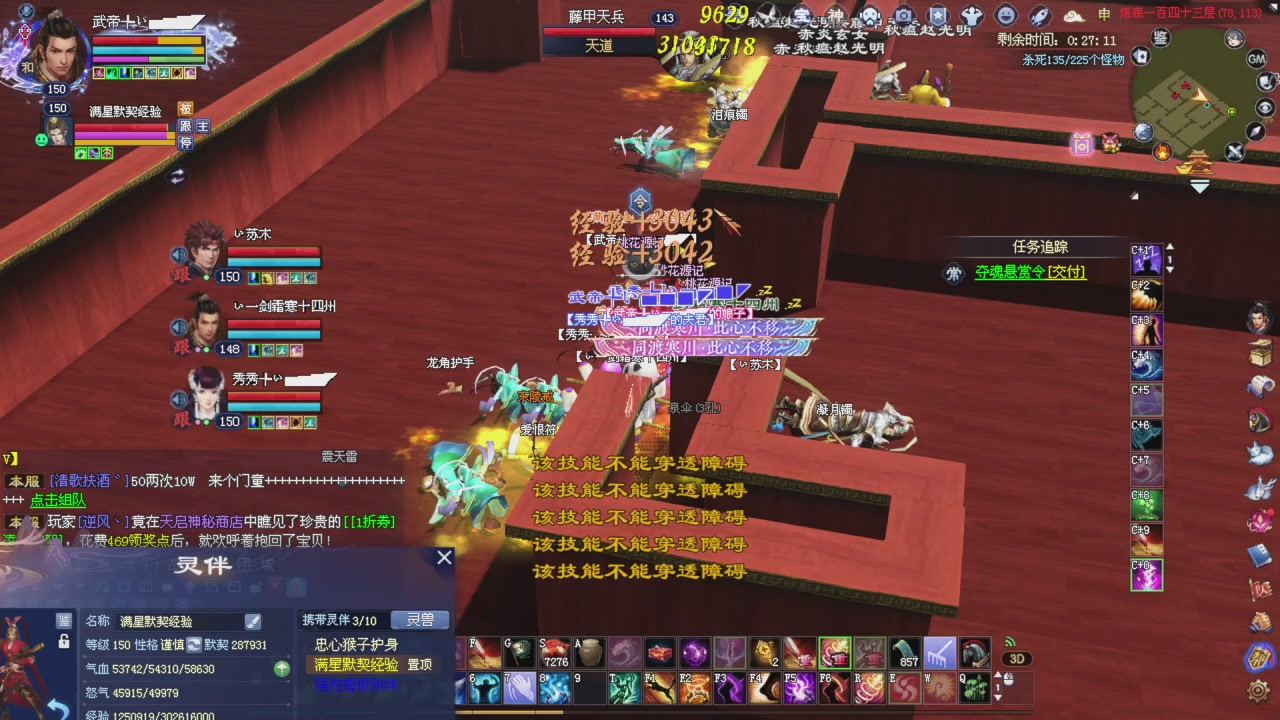1280x720 pixels.
Task: Switch to the 灵兽 tab in the pet panel
Action: tap(419, 620)
